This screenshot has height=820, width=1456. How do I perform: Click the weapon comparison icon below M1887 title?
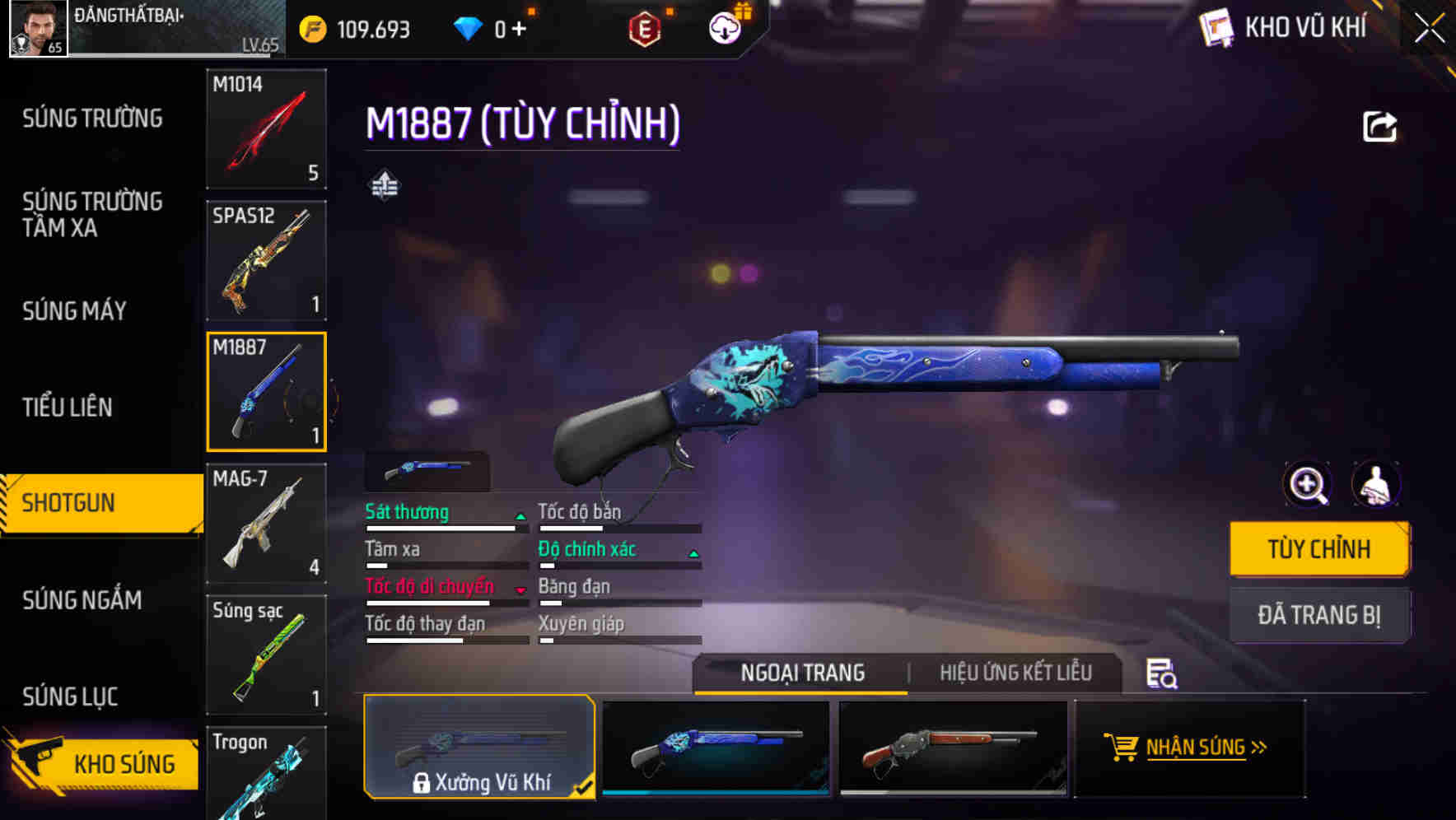tap(384, 186)
